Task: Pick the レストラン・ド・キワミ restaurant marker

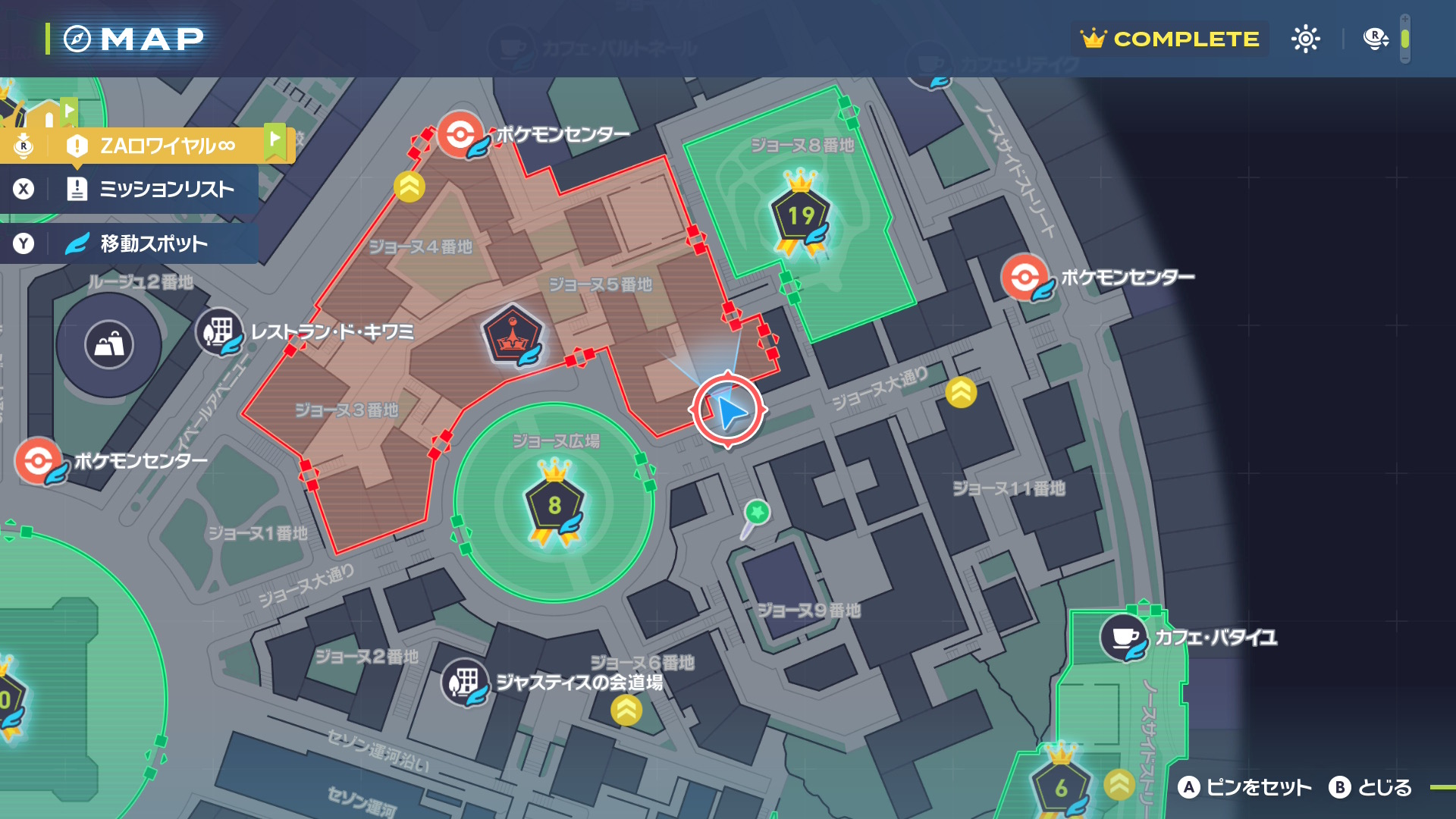Action: pyautogui.click(x=219, y=331)
